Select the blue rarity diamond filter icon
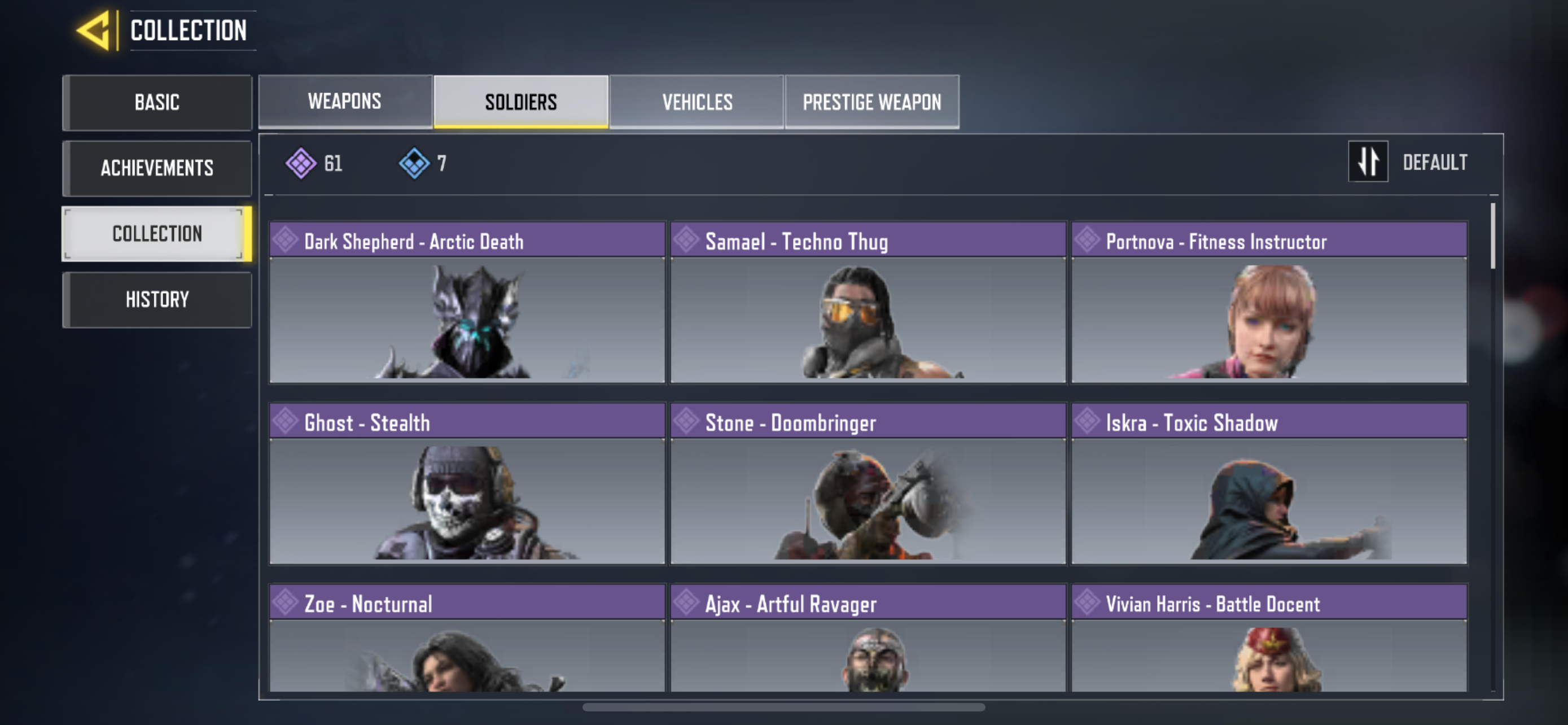The image size is (1568, 725). point(415,163)
